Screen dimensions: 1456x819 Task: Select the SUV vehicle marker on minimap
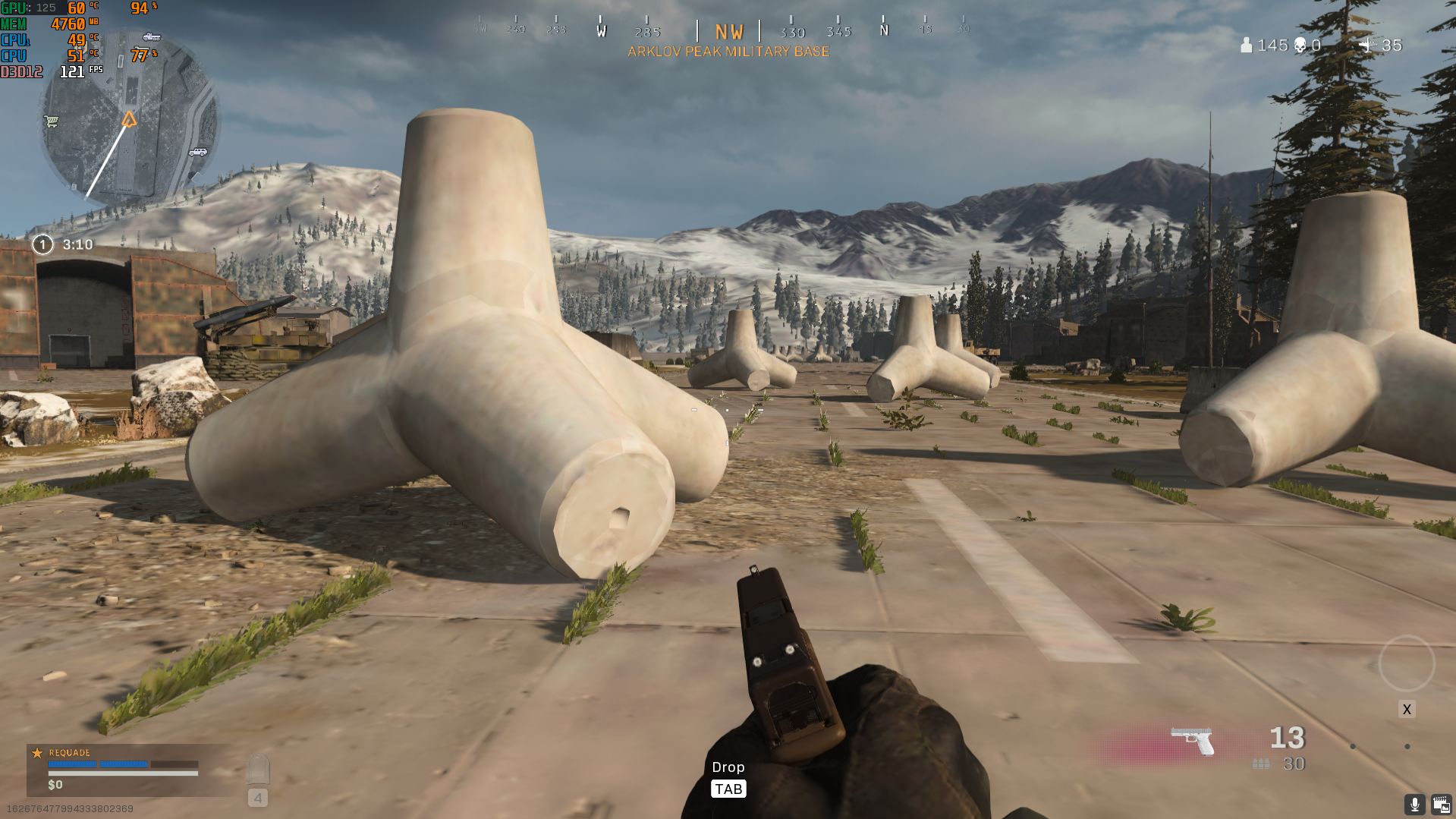point(198,152)
